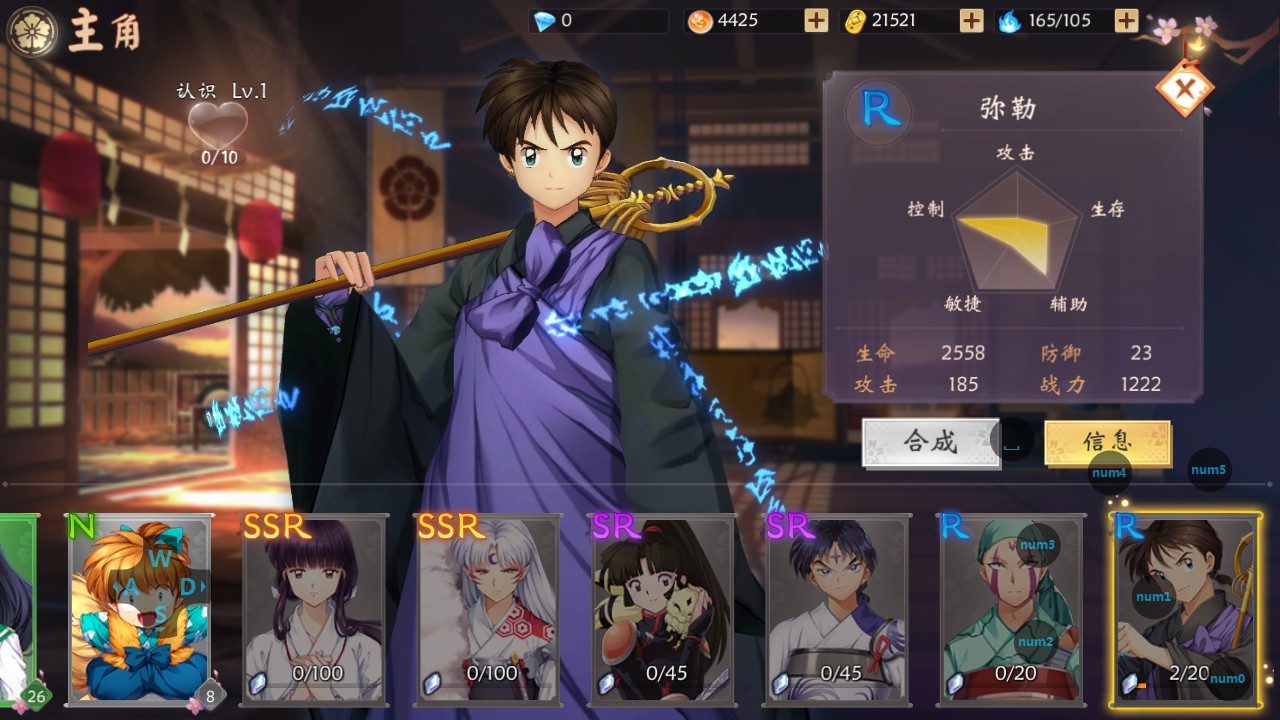
Task: Buy more gold coins via plus button
Action: point(971,20)
